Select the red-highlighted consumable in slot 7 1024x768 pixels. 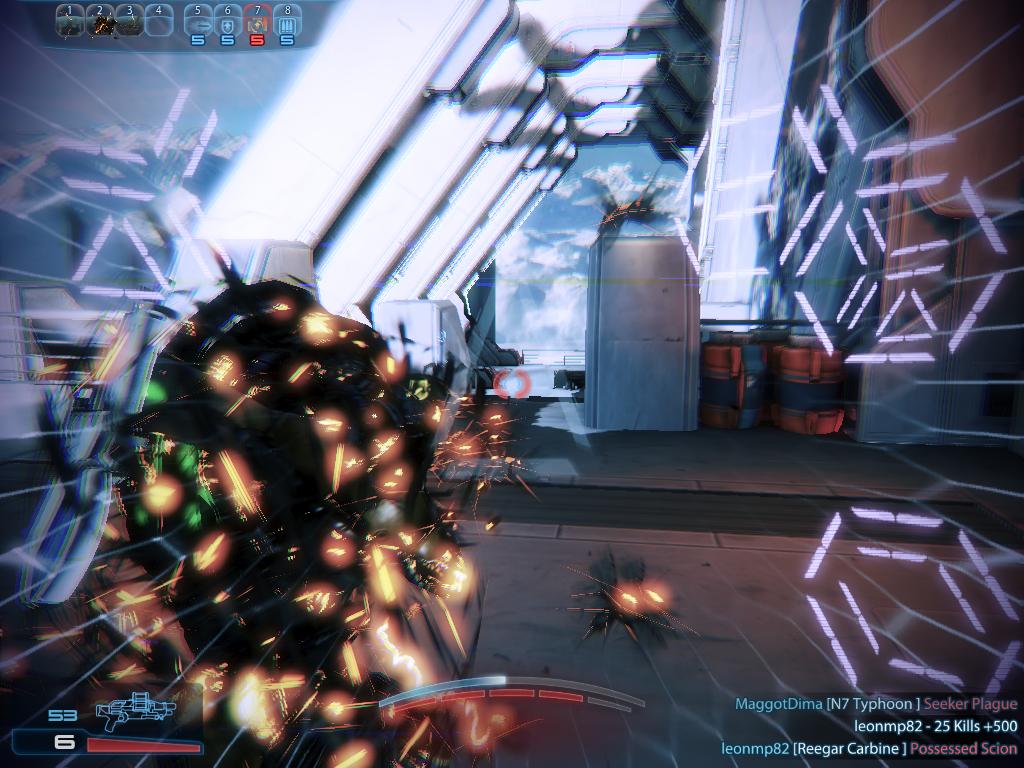coord(257,21)
